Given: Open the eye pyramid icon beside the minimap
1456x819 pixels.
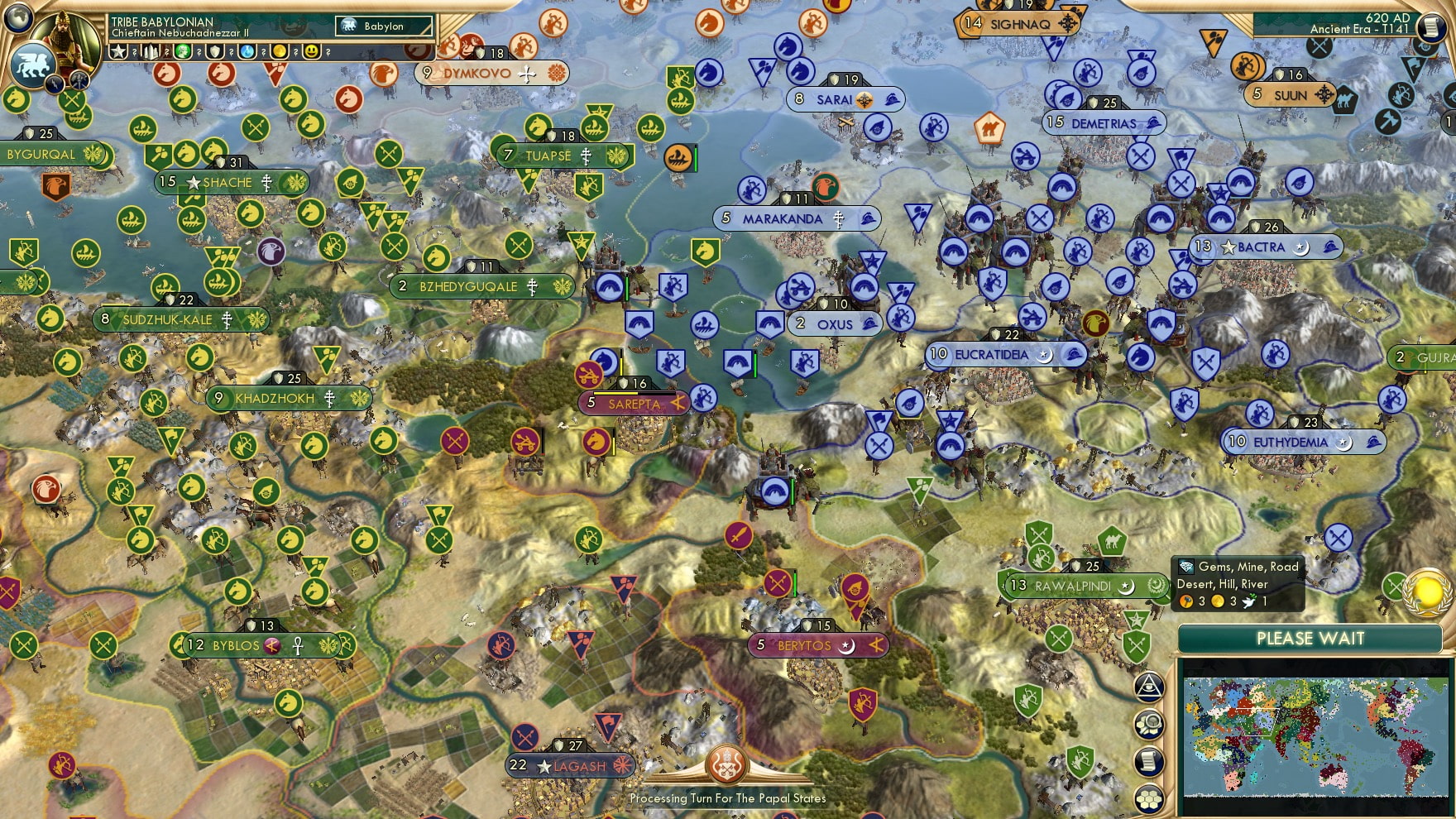Looking at the screenshot, I should point(1149,687).
